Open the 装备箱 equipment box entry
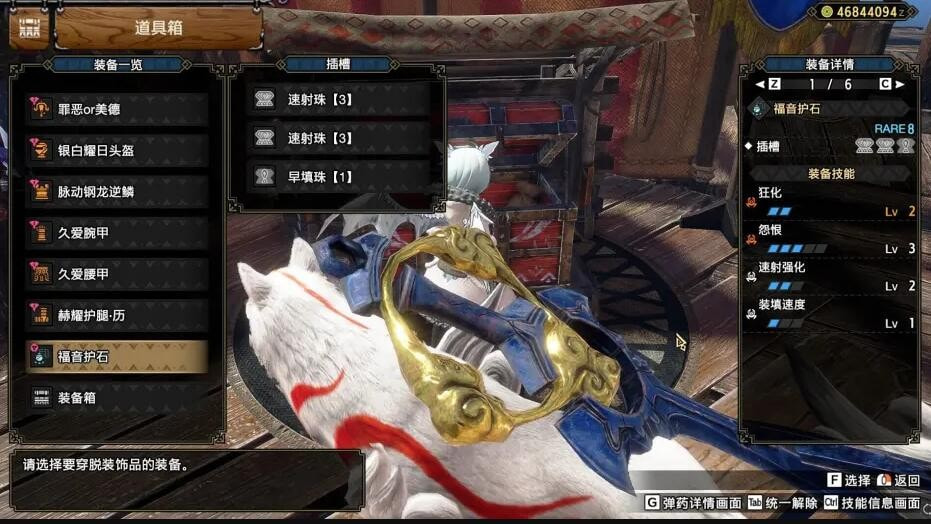Screen dimensions: 931x524 (118, 397)
